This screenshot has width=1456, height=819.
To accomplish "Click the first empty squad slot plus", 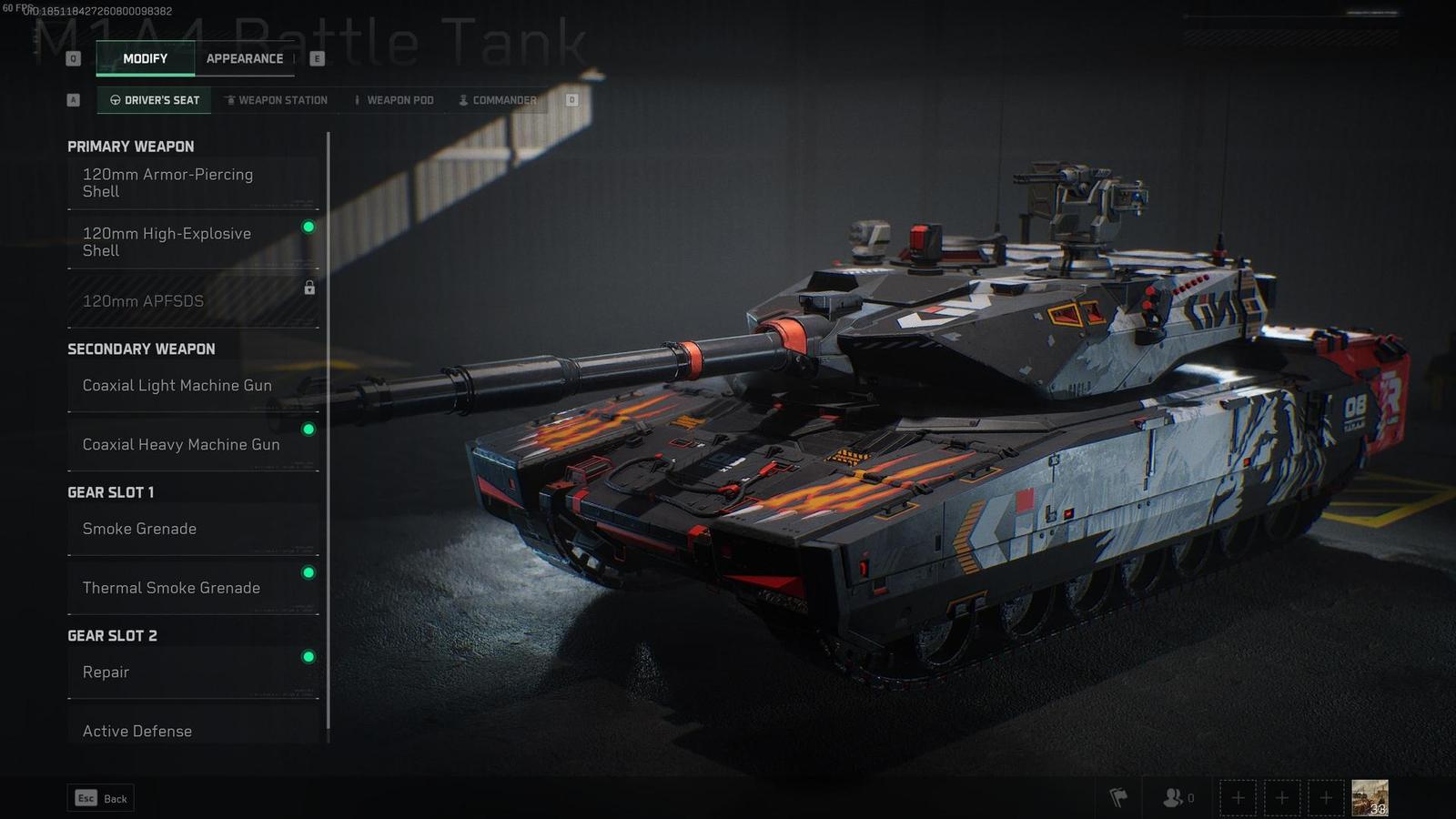I will 1239,797.
